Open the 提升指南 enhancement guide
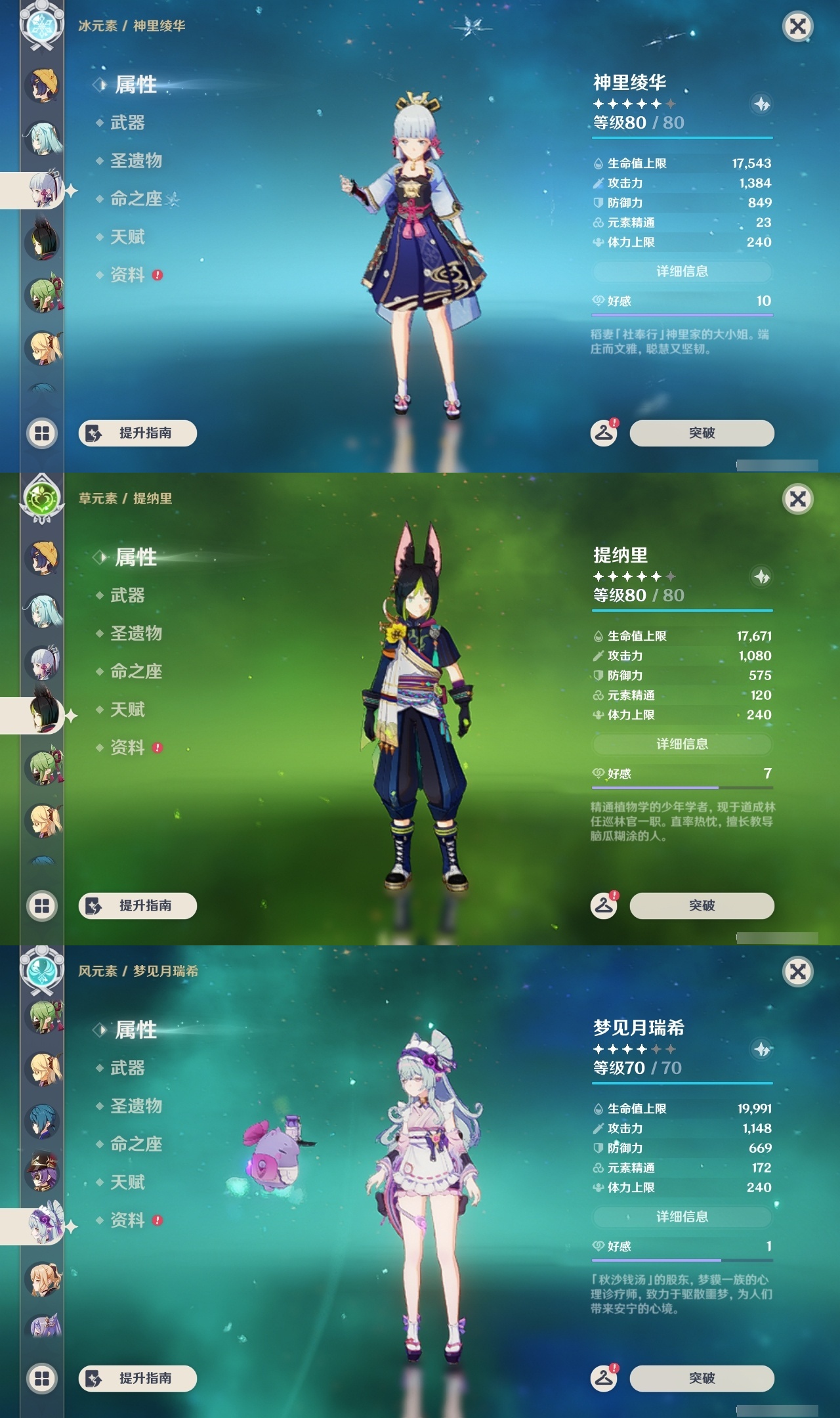 pyautogui.click(x=138, y=433)
